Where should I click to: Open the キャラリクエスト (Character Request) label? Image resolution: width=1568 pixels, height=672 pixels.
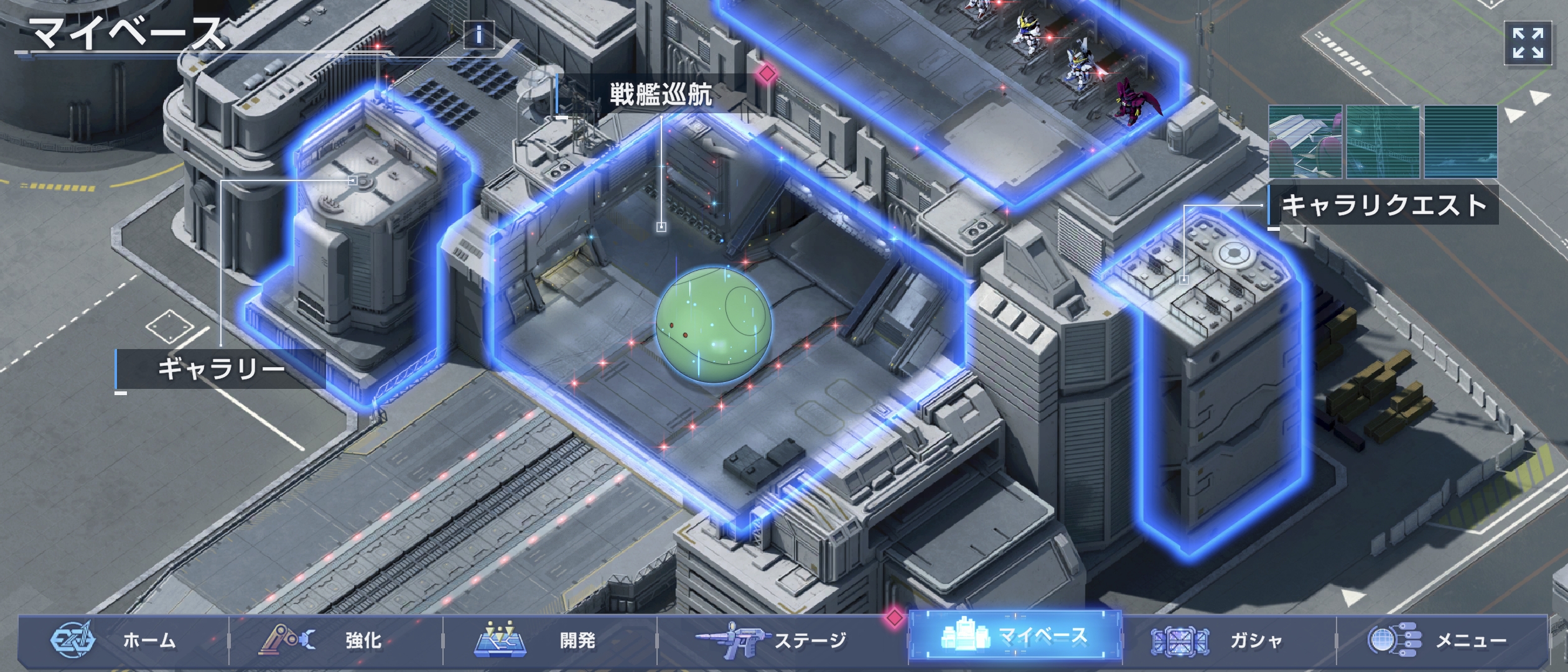1384,205
